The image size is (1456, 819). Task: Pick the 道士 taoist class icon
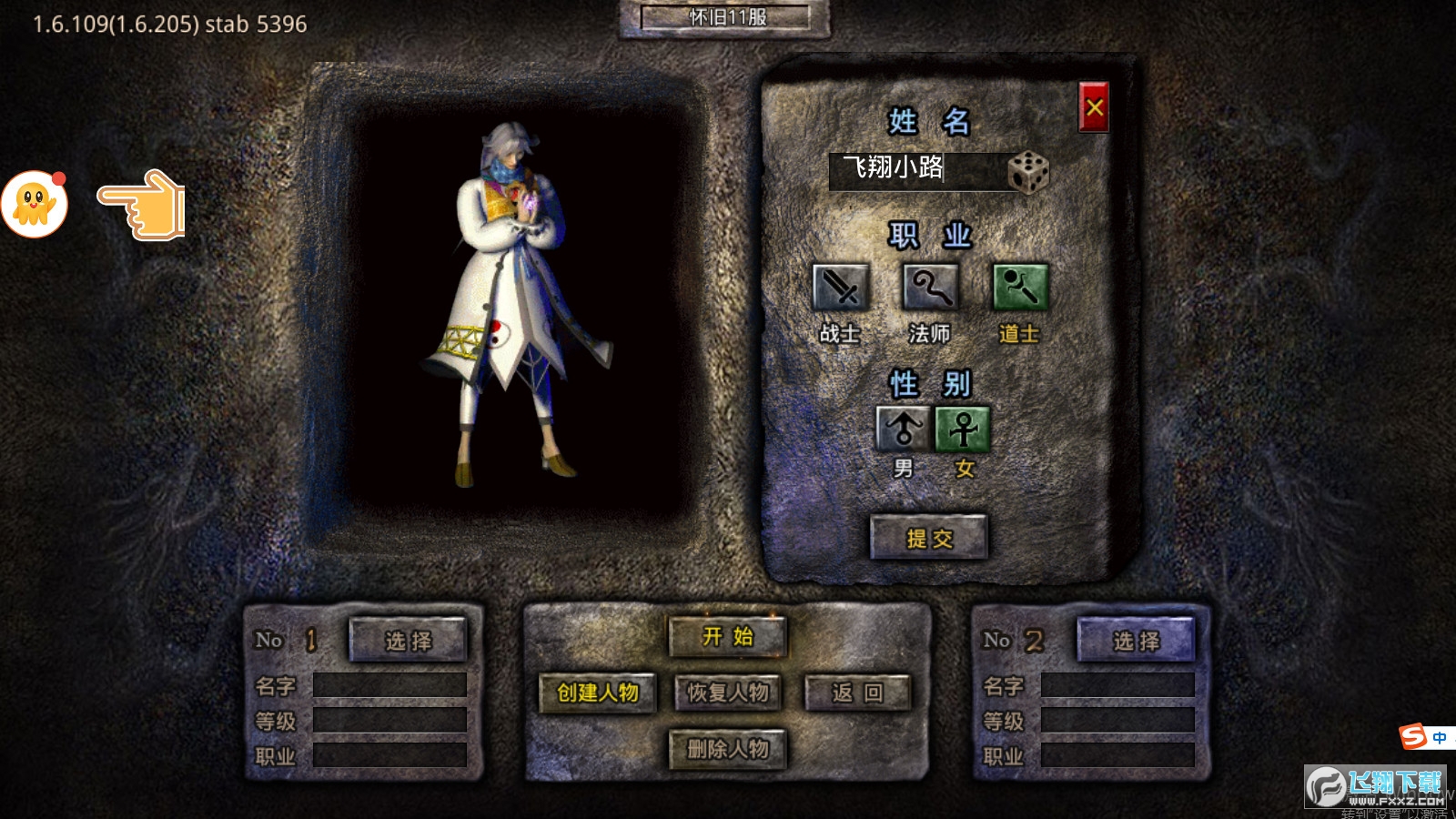(1019, 288)
